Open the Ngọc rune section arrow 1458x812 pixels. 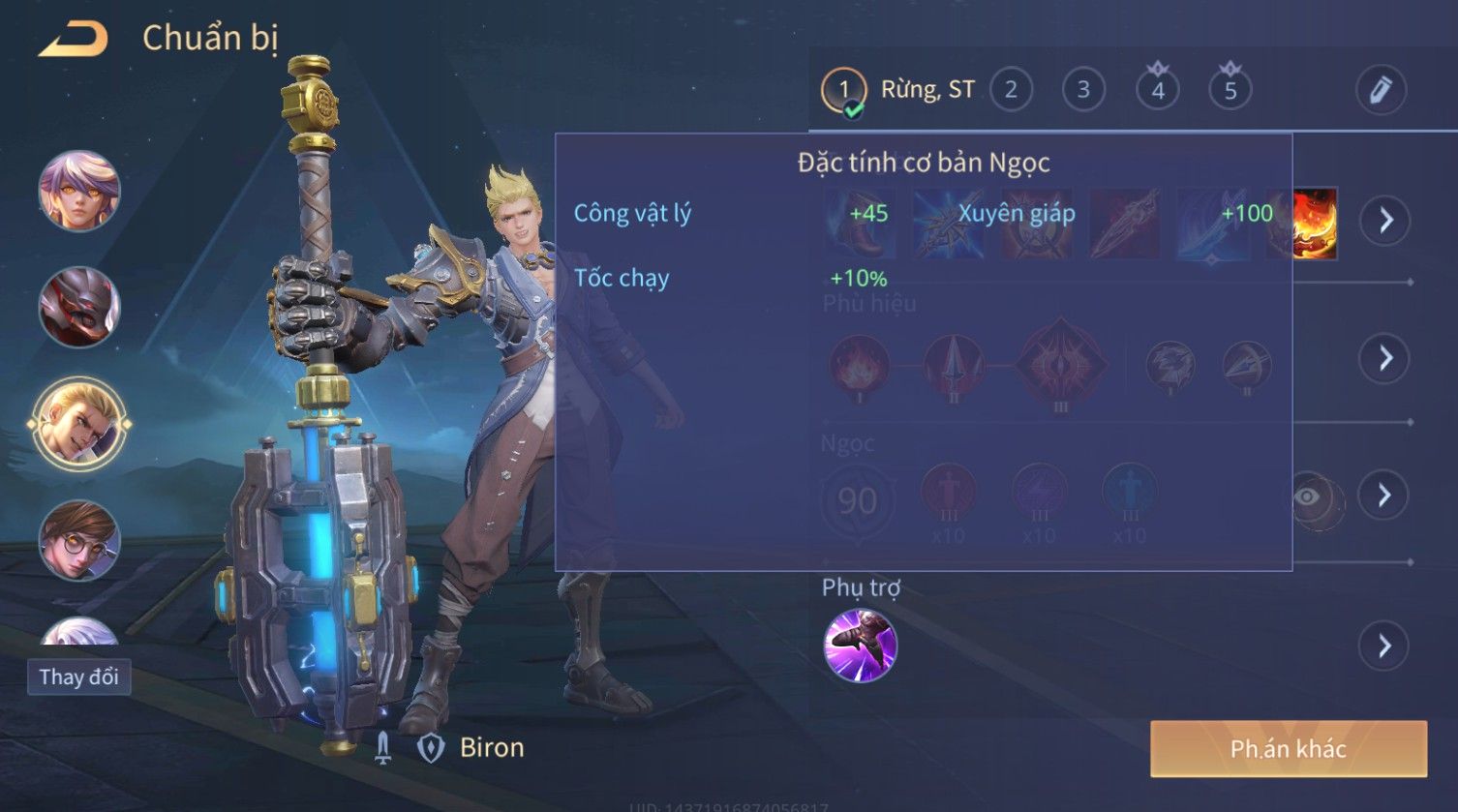click(x=1385, y=496)
